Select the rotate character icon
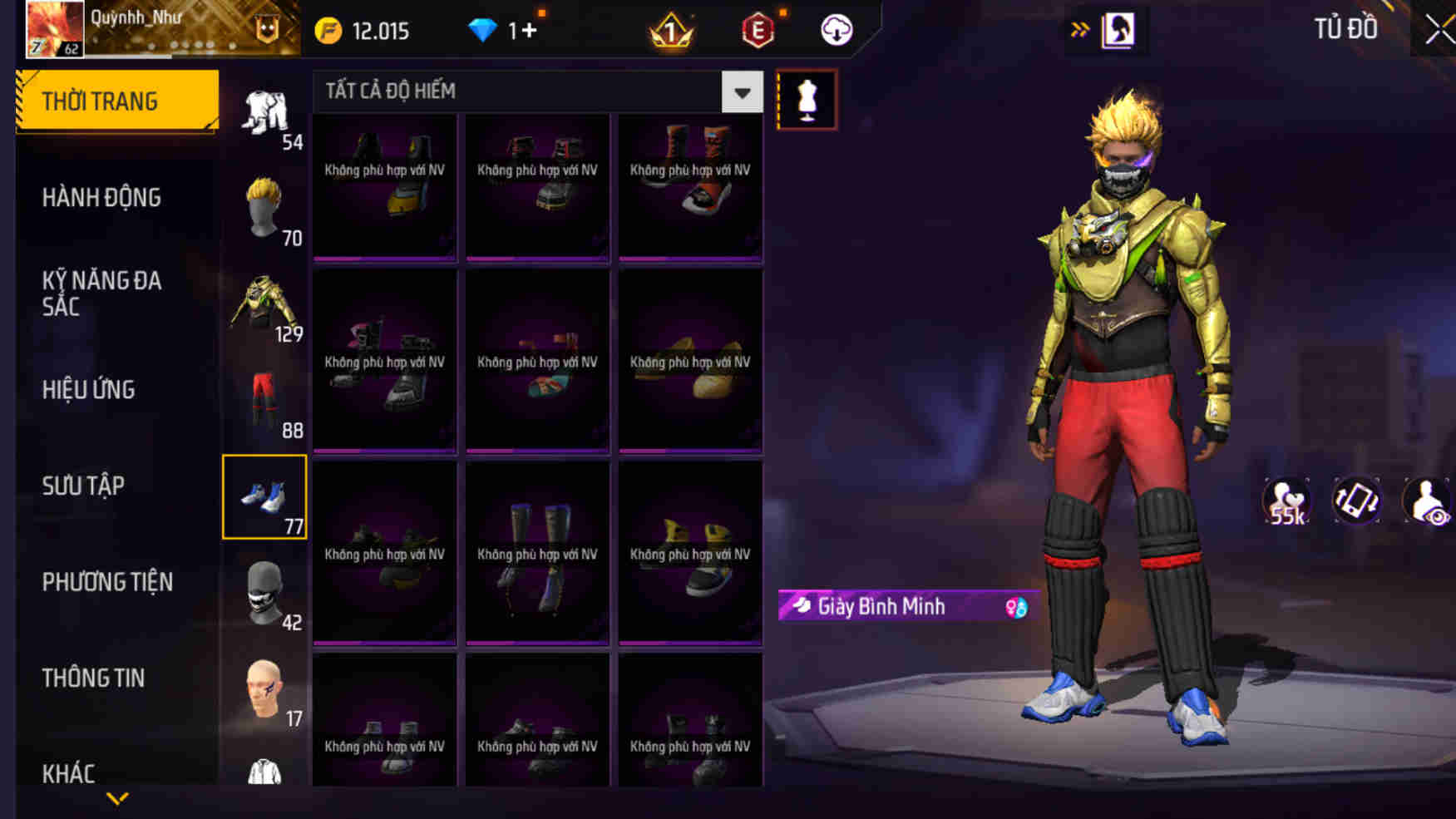Screen dimensions: 1456x819 1354,500
